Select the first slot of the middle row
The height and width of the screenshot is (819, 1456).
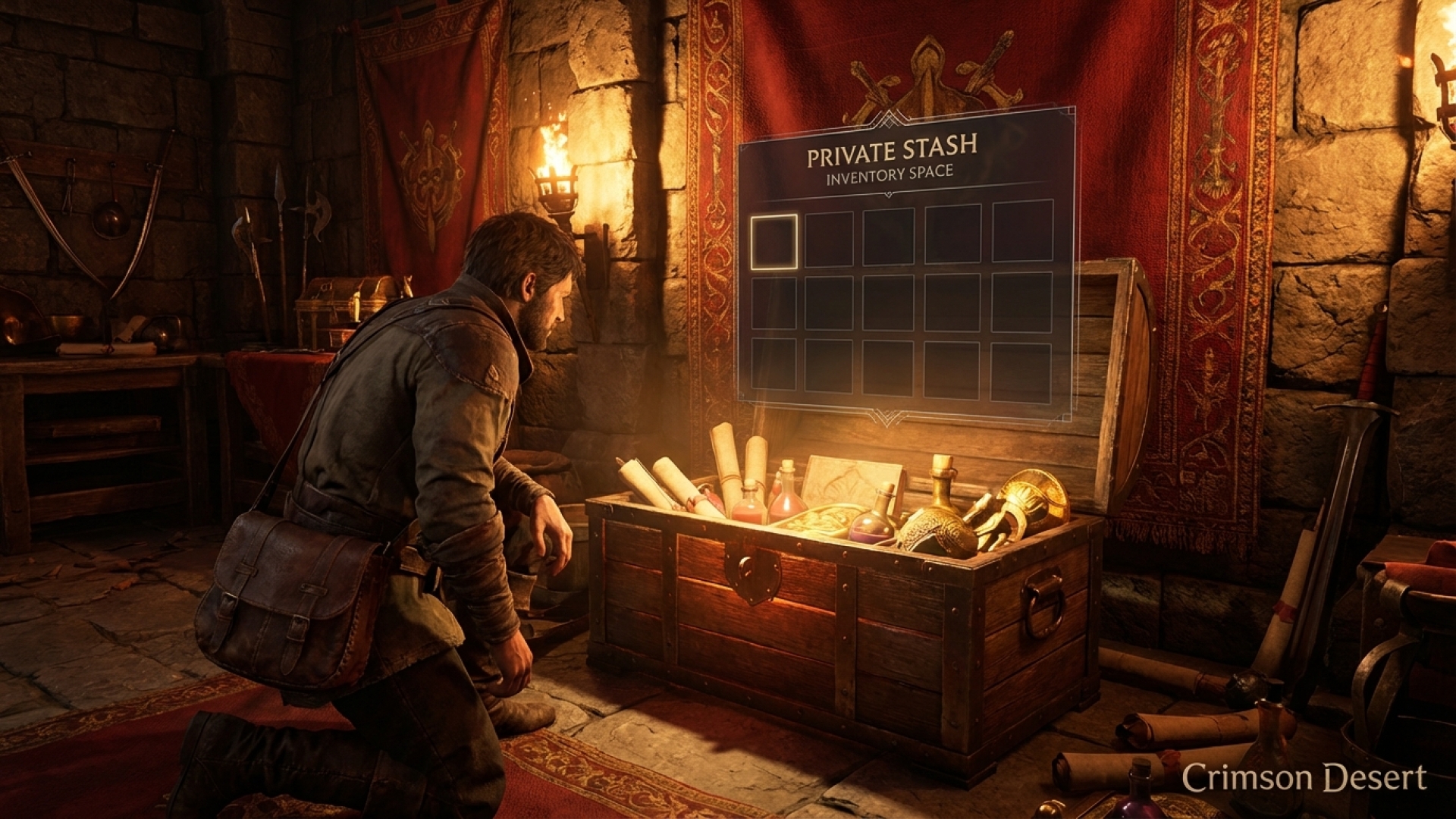(773, 303)
